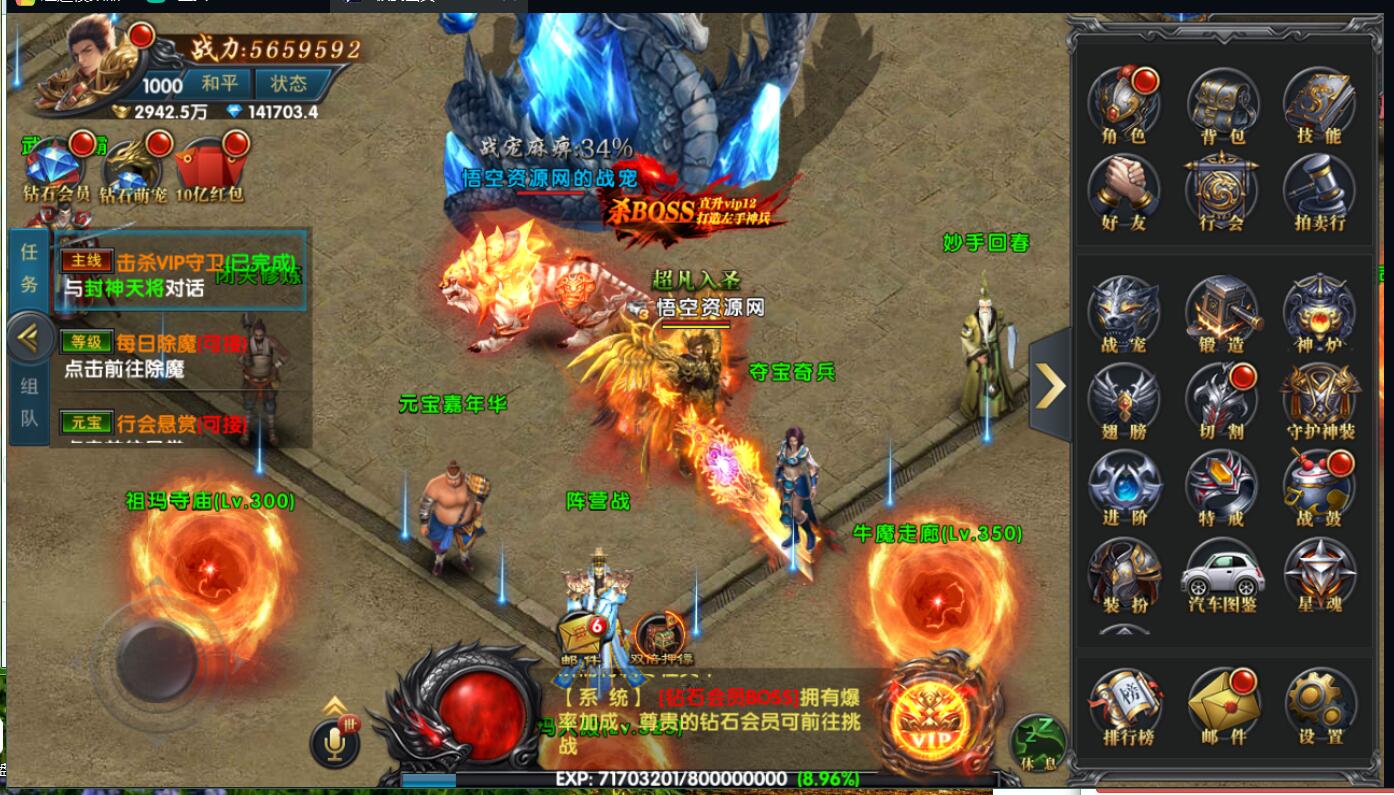Open the 拍卖行 auction house

tap(1319, 190)
